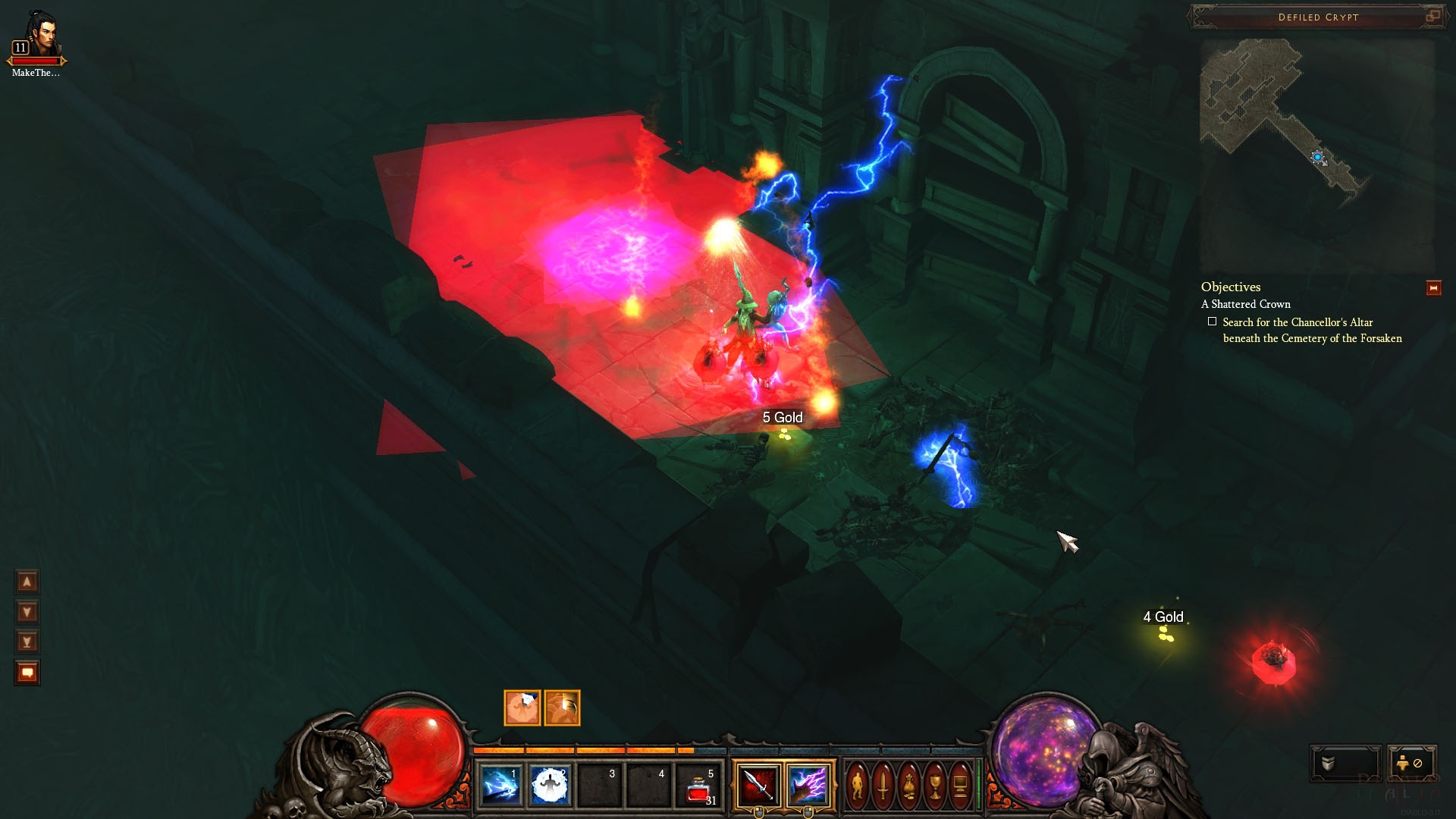Collapse the Objectives tracker
The height and width of the screenshot is (819, 1456).
tap(1433, 288)
